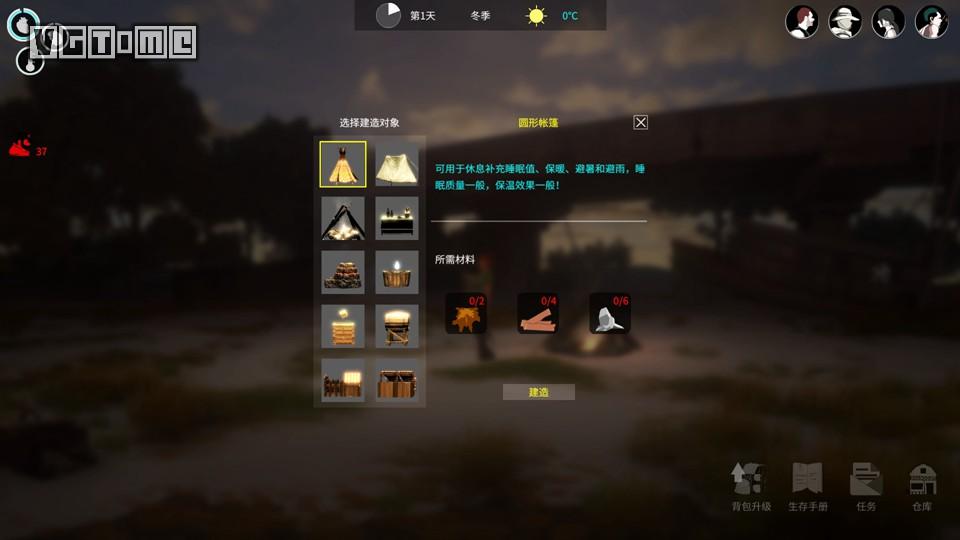Select the stacked log pile option
This screenshot has height=540, width=960.
point(343,272)
